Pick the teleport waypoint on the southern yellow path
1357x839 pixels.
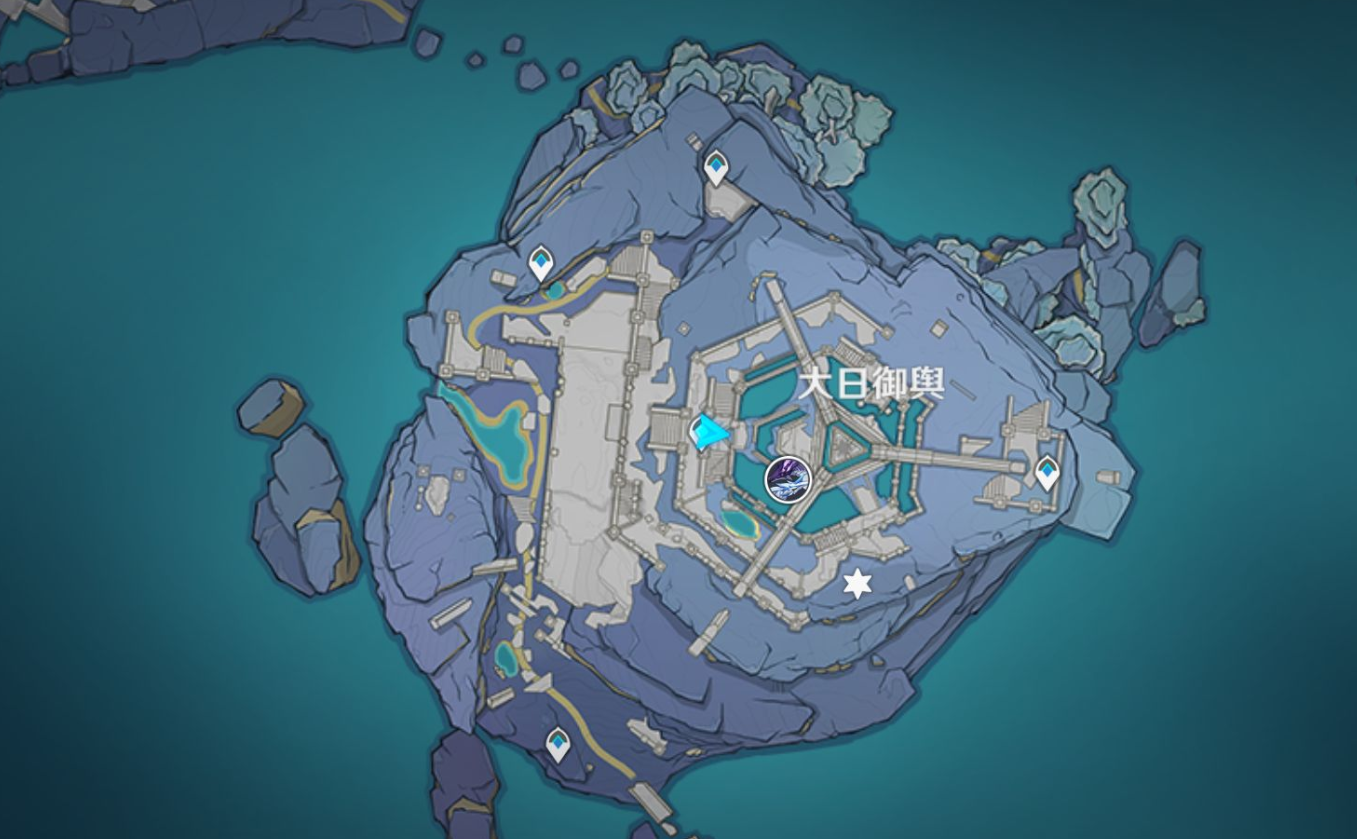coord(558,744)
